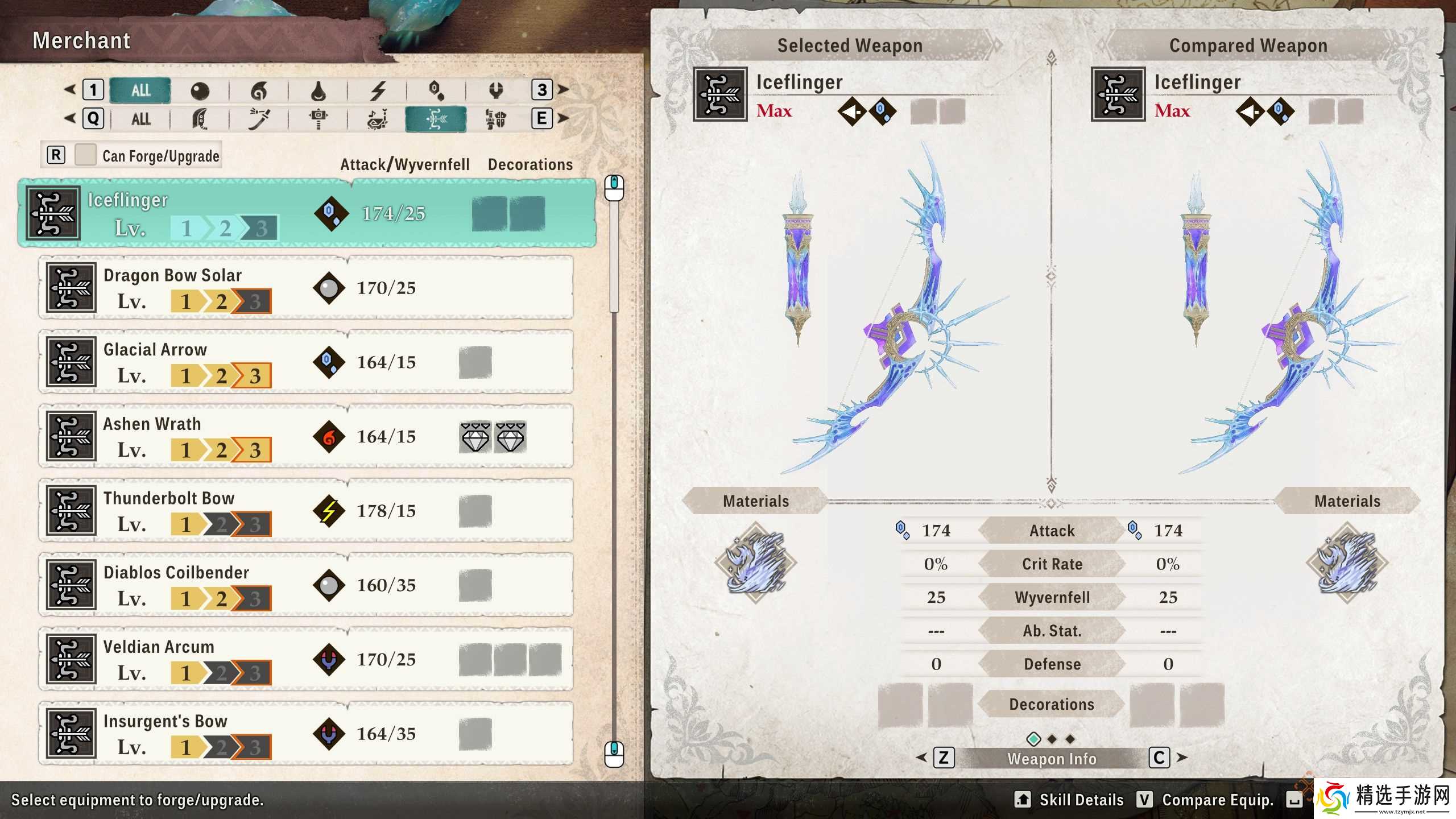Viewport: 1456px width, 819px height.
Task: Open the gunlance weapon category
Action: 495,119
